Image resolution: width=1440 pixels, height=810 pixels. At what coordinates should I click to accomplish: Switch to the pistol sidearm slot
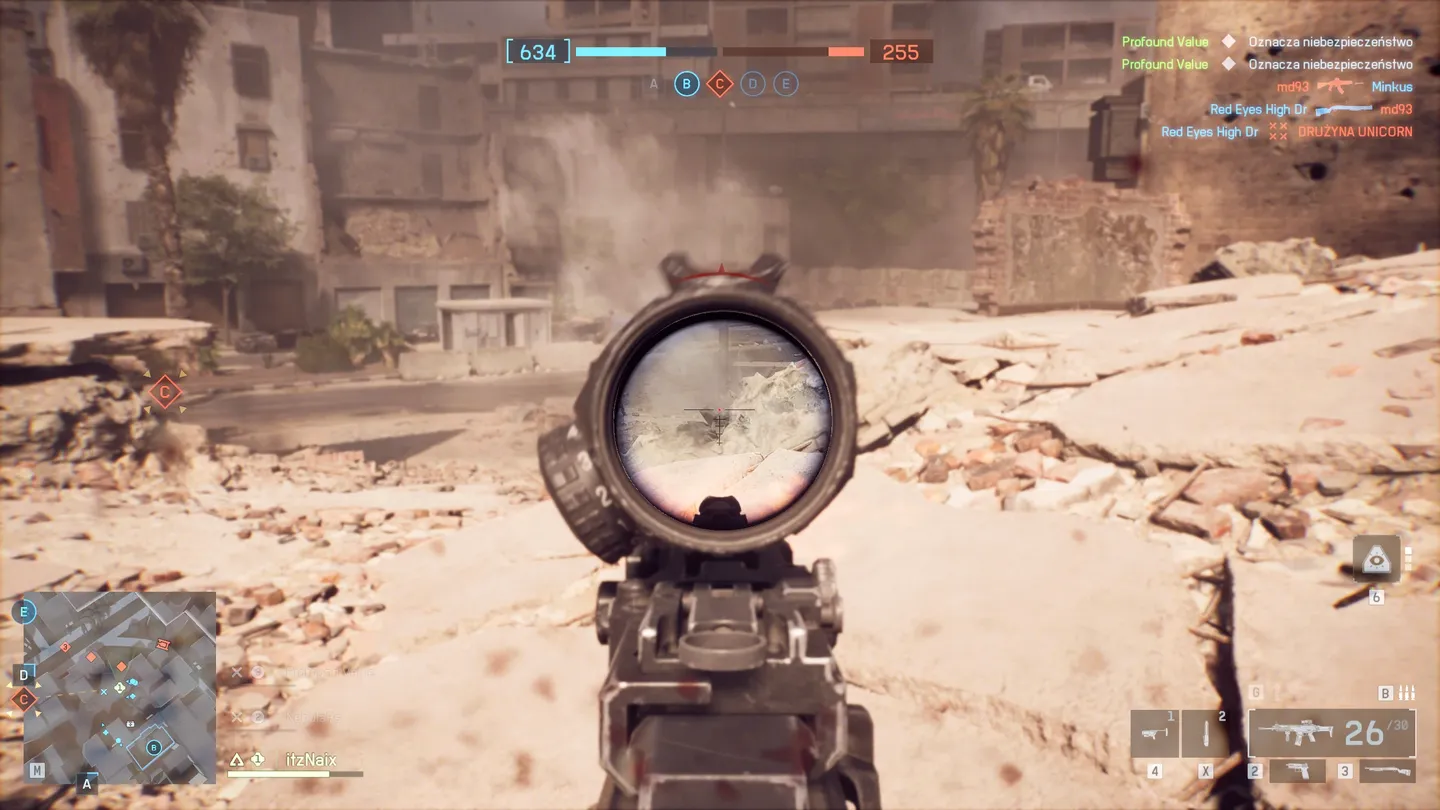(x=1297, y=771)
